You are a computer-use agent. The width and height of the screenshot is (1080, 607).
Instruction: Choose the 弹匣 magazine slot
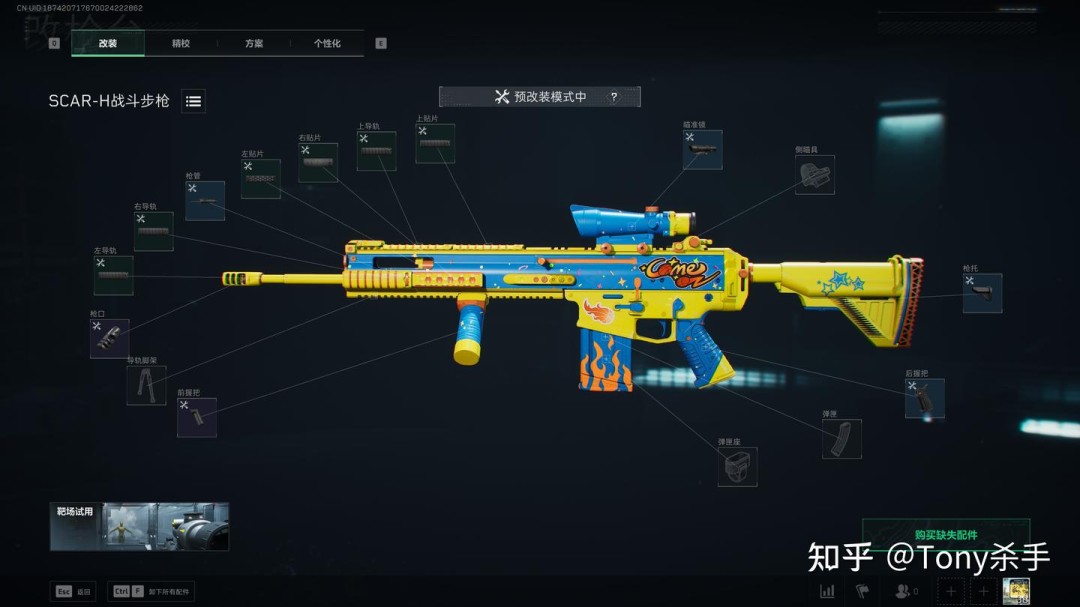(x=842, y=439)
